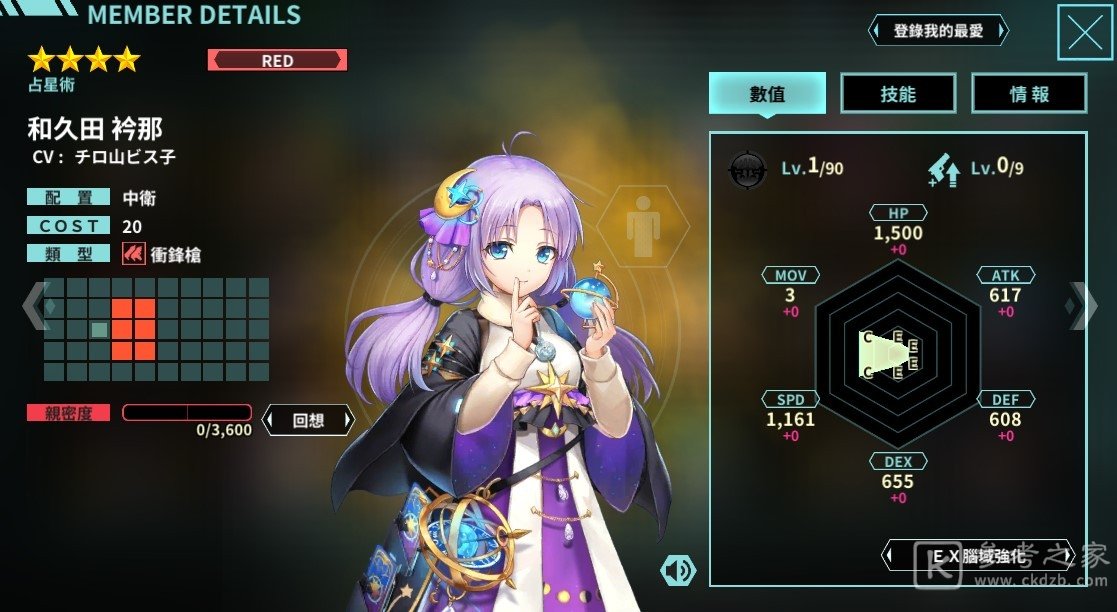The width and height of the screenshot is (1117, 612).
Task: Switch to the 數值 stats tab
Action: (767, 94)
